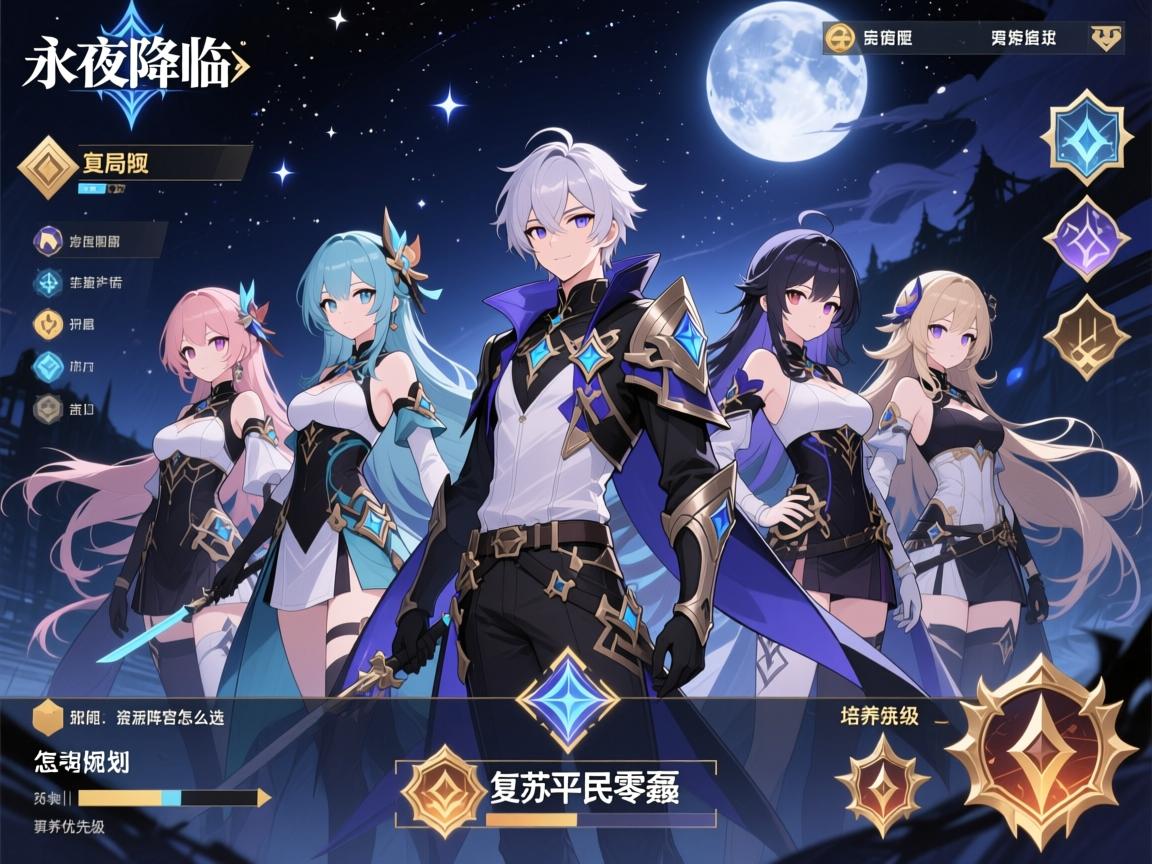Open the grey emblem menu entry
The width and height of the screenshot is (1152, 864).
(x=48, y=408)
